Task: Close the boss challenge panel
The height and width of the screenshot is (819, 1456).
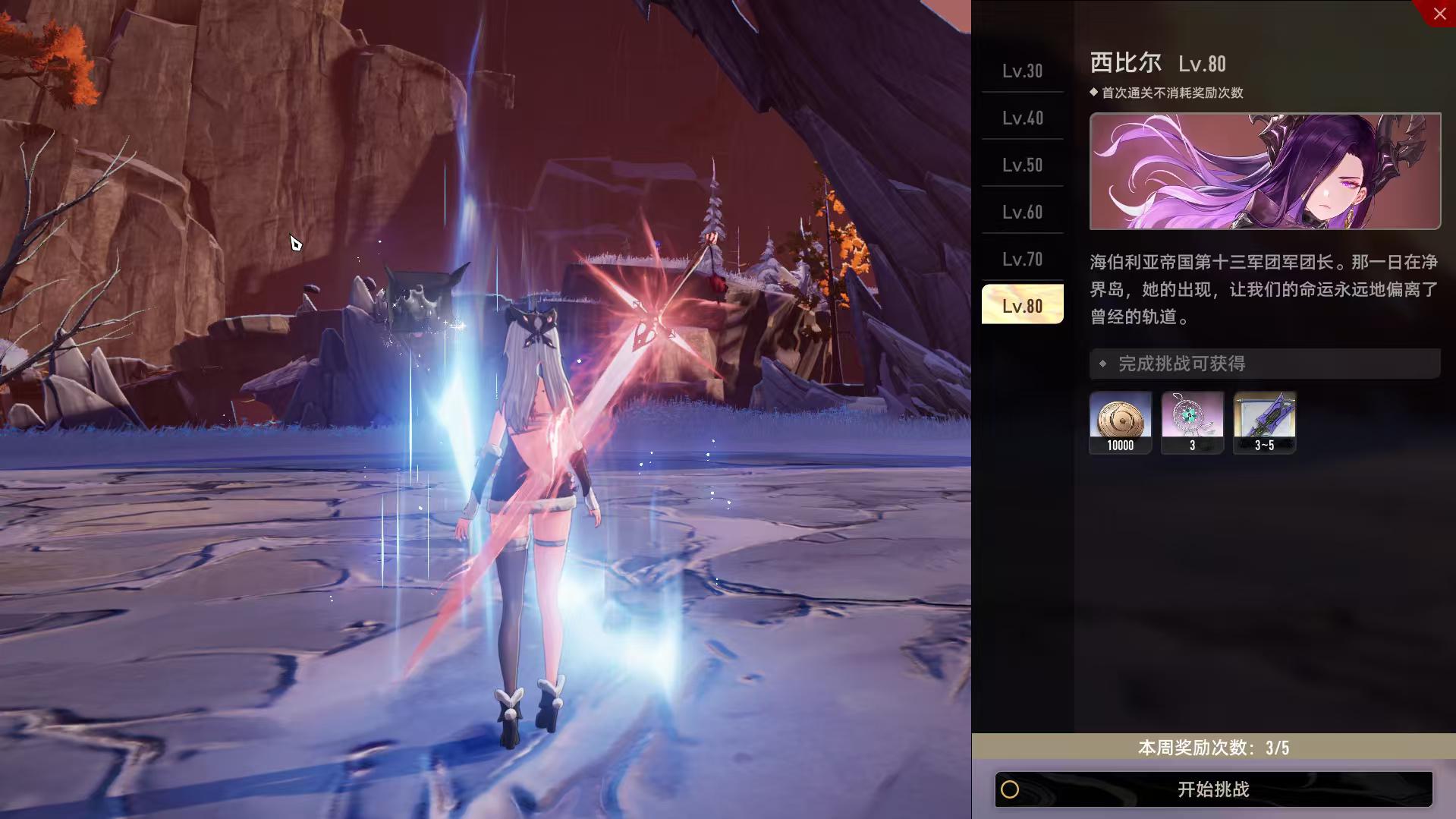Action: point(1439,13)
